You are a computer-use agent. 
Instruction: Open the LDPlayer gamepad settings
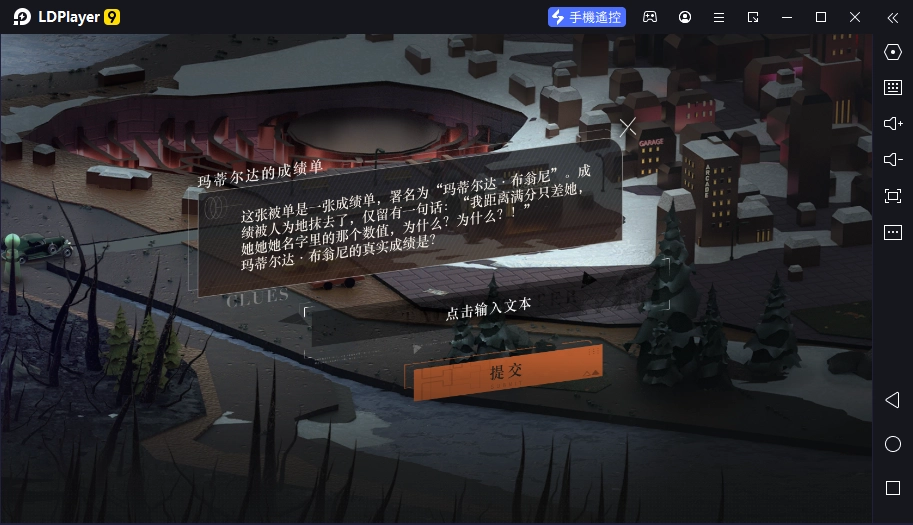coord(650,17)
